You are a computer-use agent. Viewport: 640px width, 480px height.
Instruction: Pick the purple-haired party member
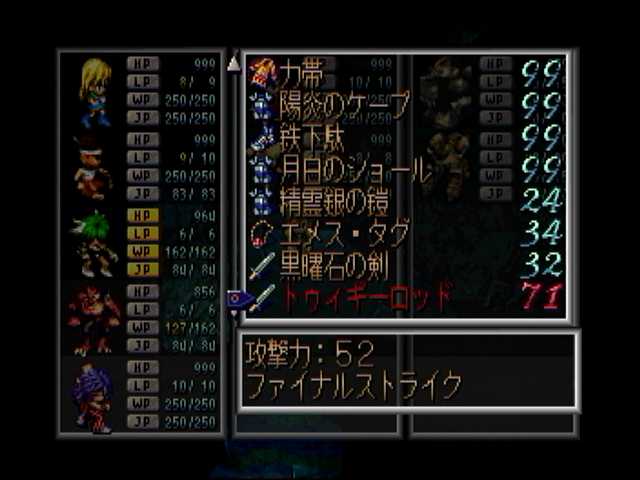point(93,396)
